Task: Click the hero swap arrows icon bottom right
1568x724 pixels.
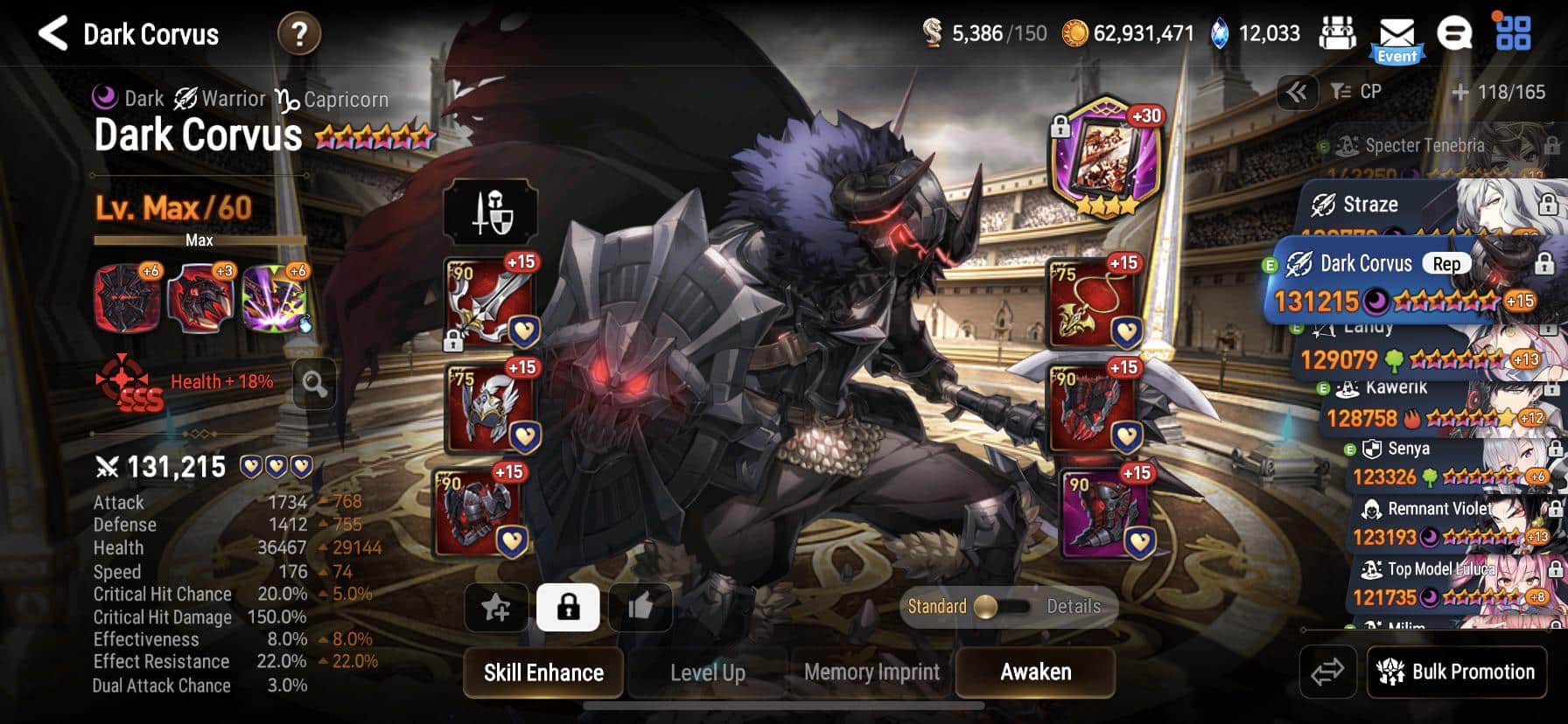Action: click(1330, 672)
